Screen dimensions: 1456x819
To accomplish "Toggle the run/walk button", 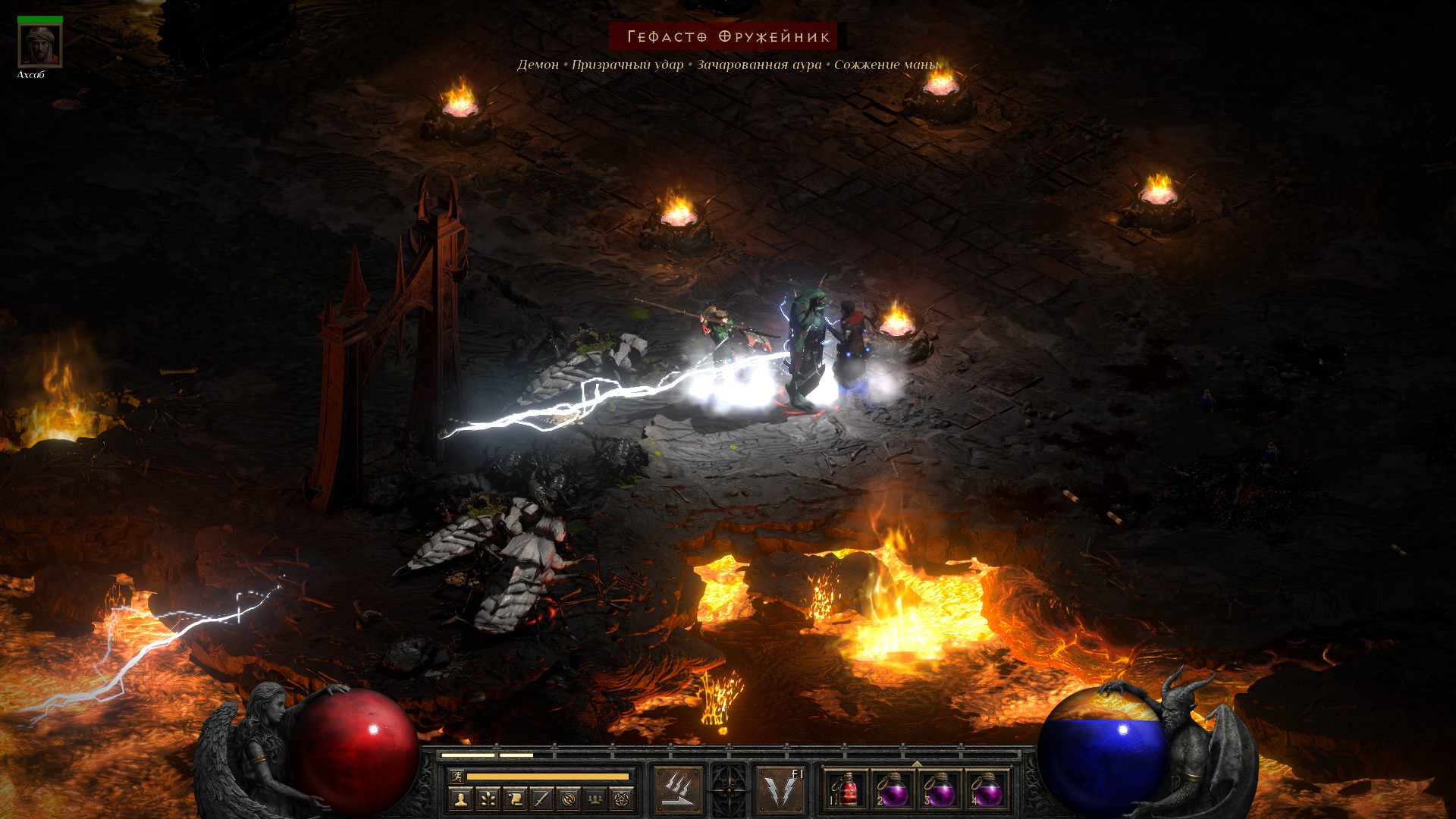I will [457, 776].
